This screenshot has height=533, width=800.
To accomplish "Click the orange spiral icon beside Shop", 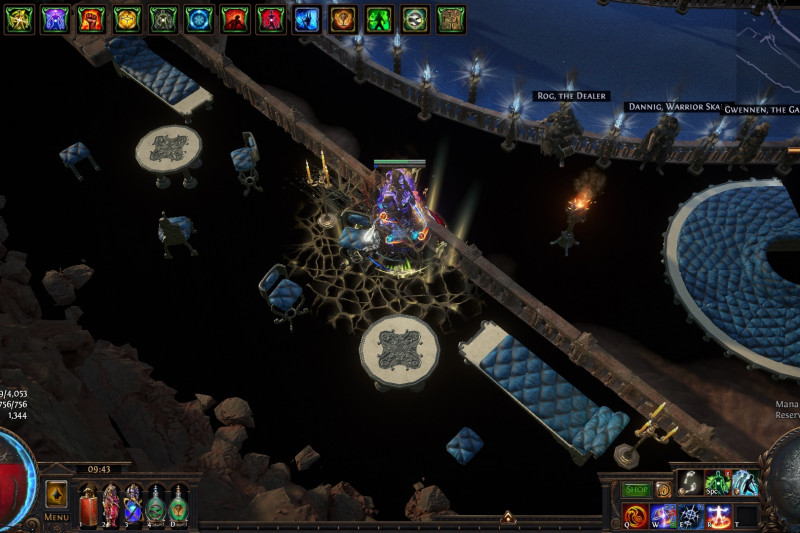I will (x=663, y=490).
